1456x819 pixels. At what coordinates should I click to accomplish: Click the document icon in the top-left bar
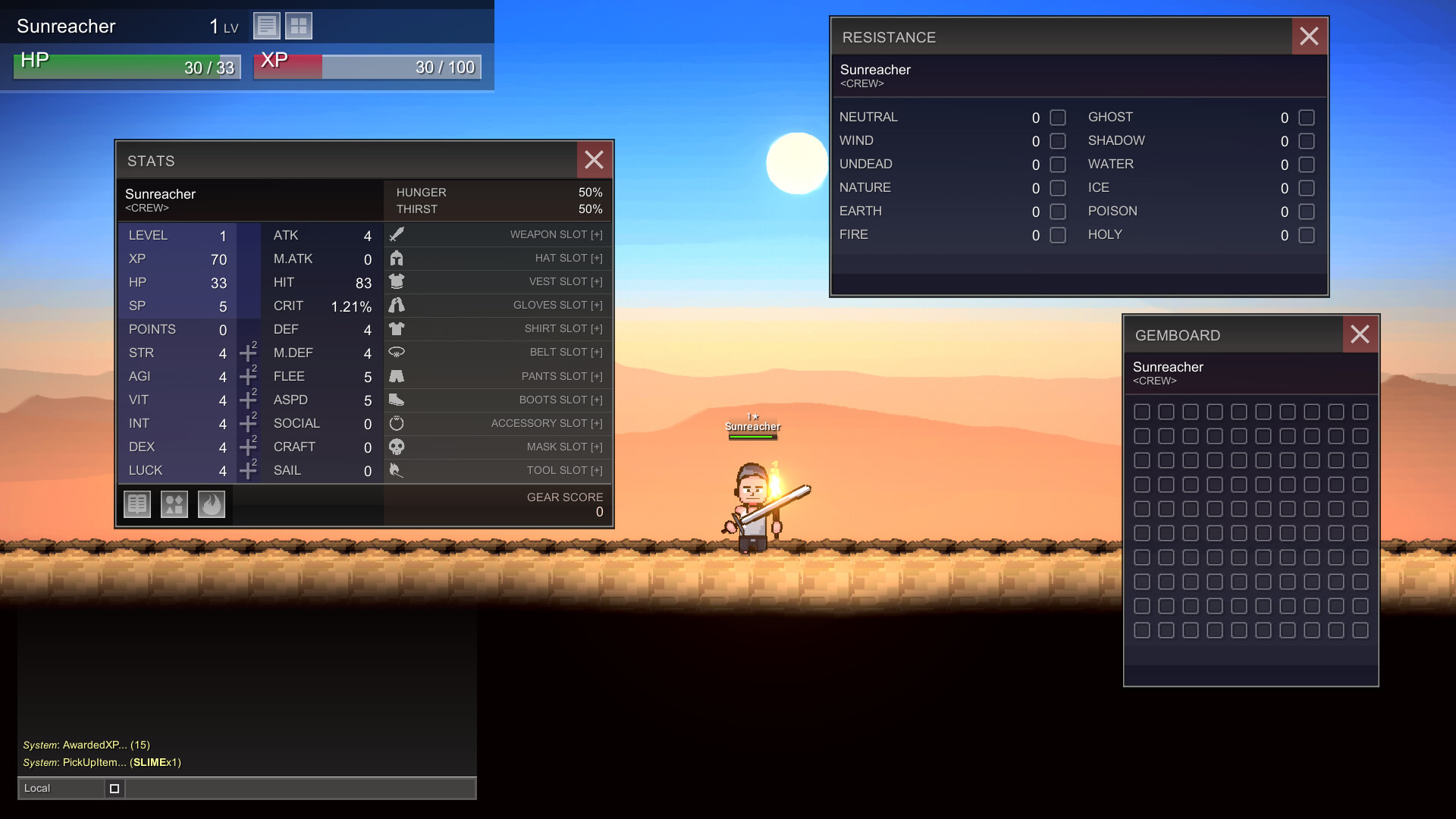click(266, 25)
